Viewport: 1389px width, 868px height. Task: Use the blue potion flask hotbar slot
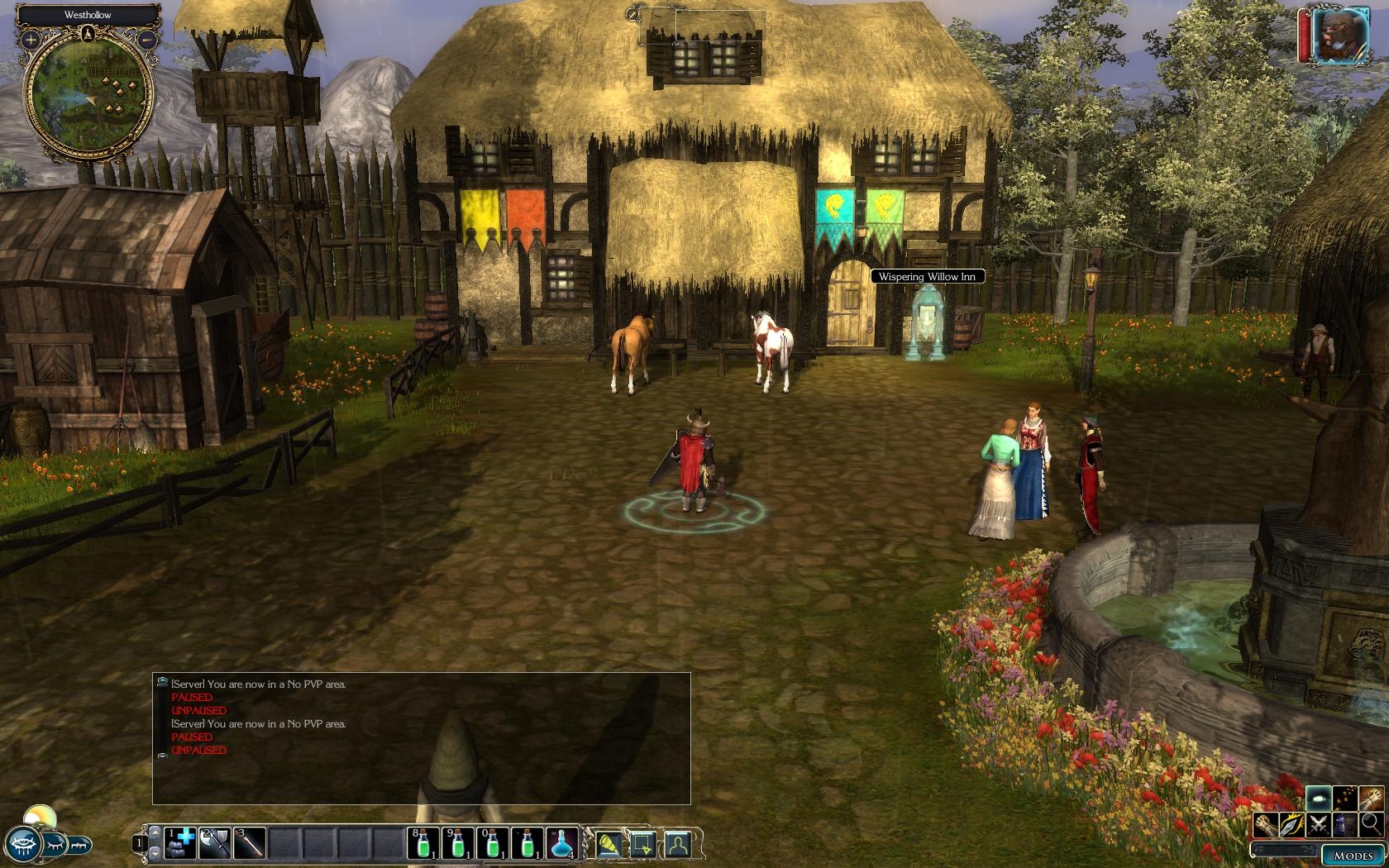(562, 842)
